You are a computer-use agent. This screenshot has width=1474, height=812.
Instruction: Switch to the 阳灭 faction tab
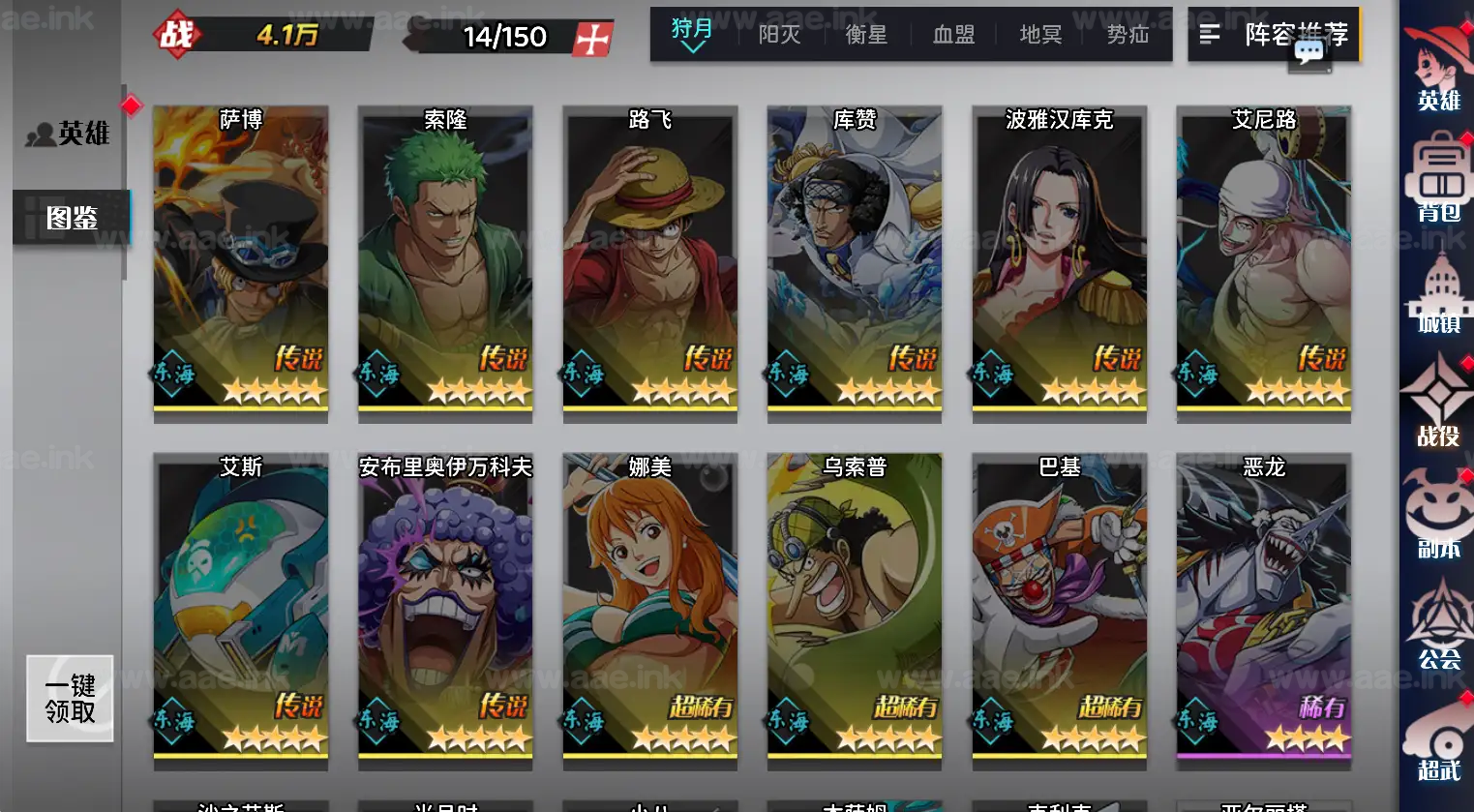pyautogui.click(x=779, y=33)
